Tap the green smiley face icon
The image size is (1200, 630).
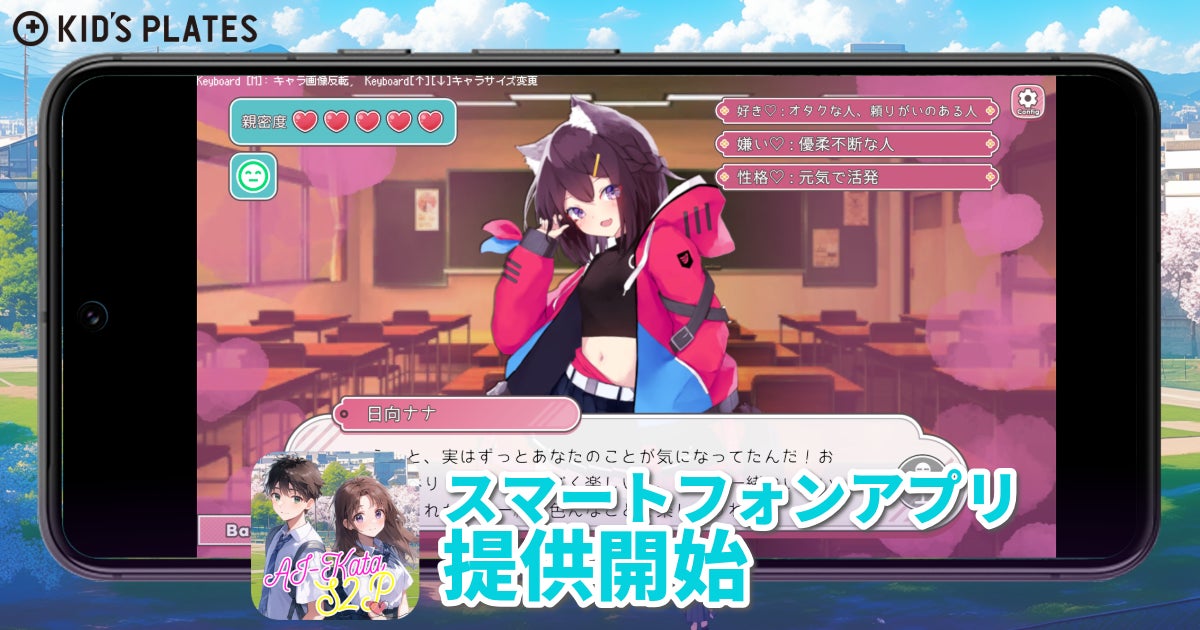(253, 176)
